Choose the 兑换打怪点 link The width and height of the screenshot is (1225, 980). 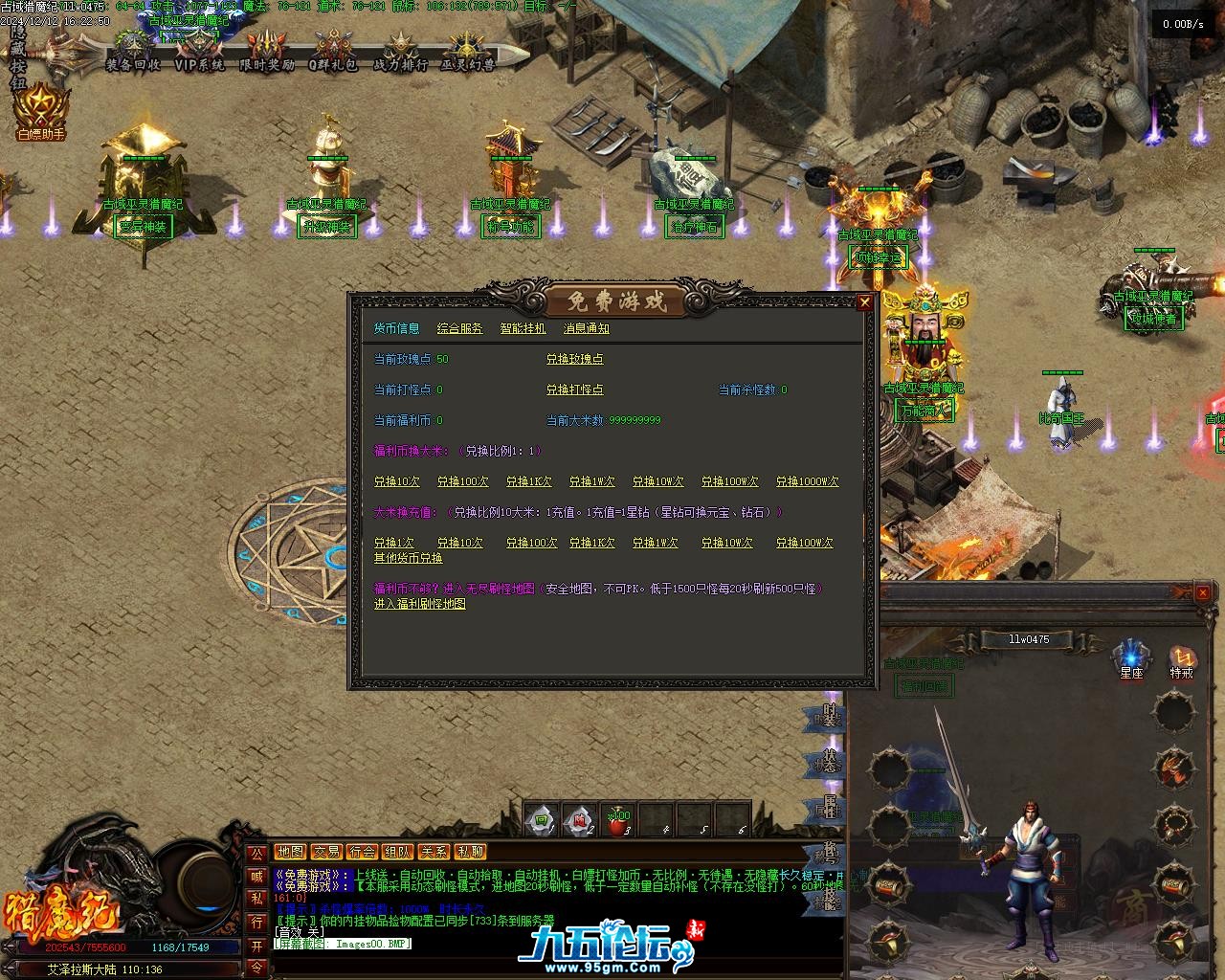(574, 390)
